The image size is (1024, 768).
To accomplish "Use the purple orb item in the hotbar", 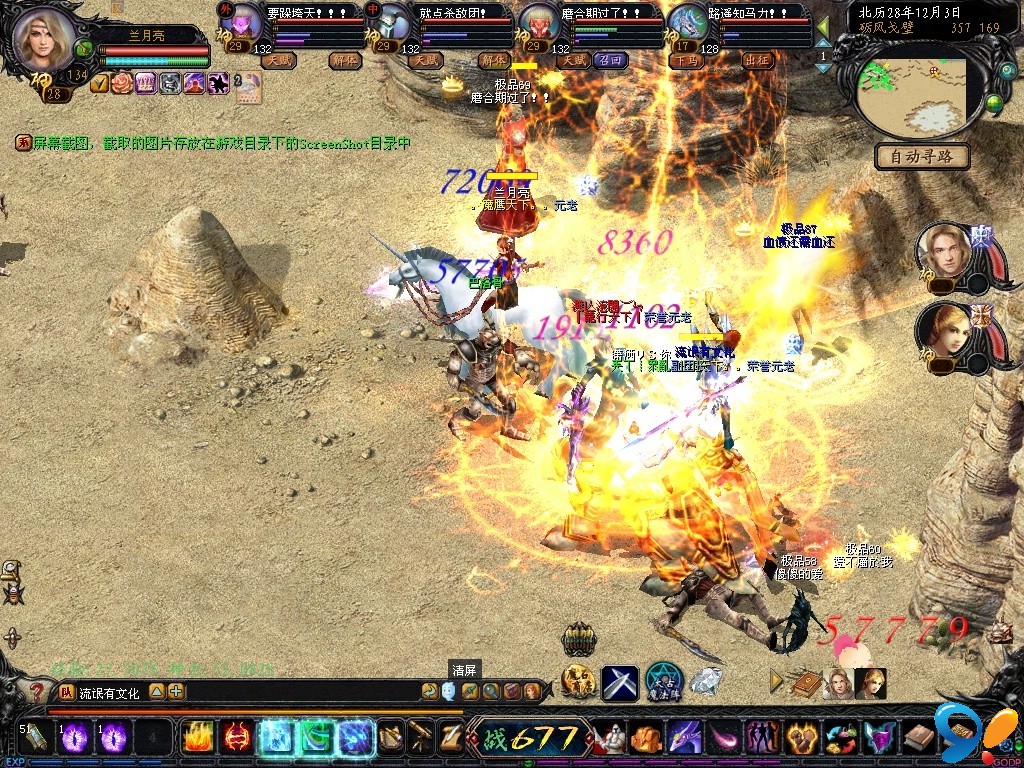I will coord(76,738).
